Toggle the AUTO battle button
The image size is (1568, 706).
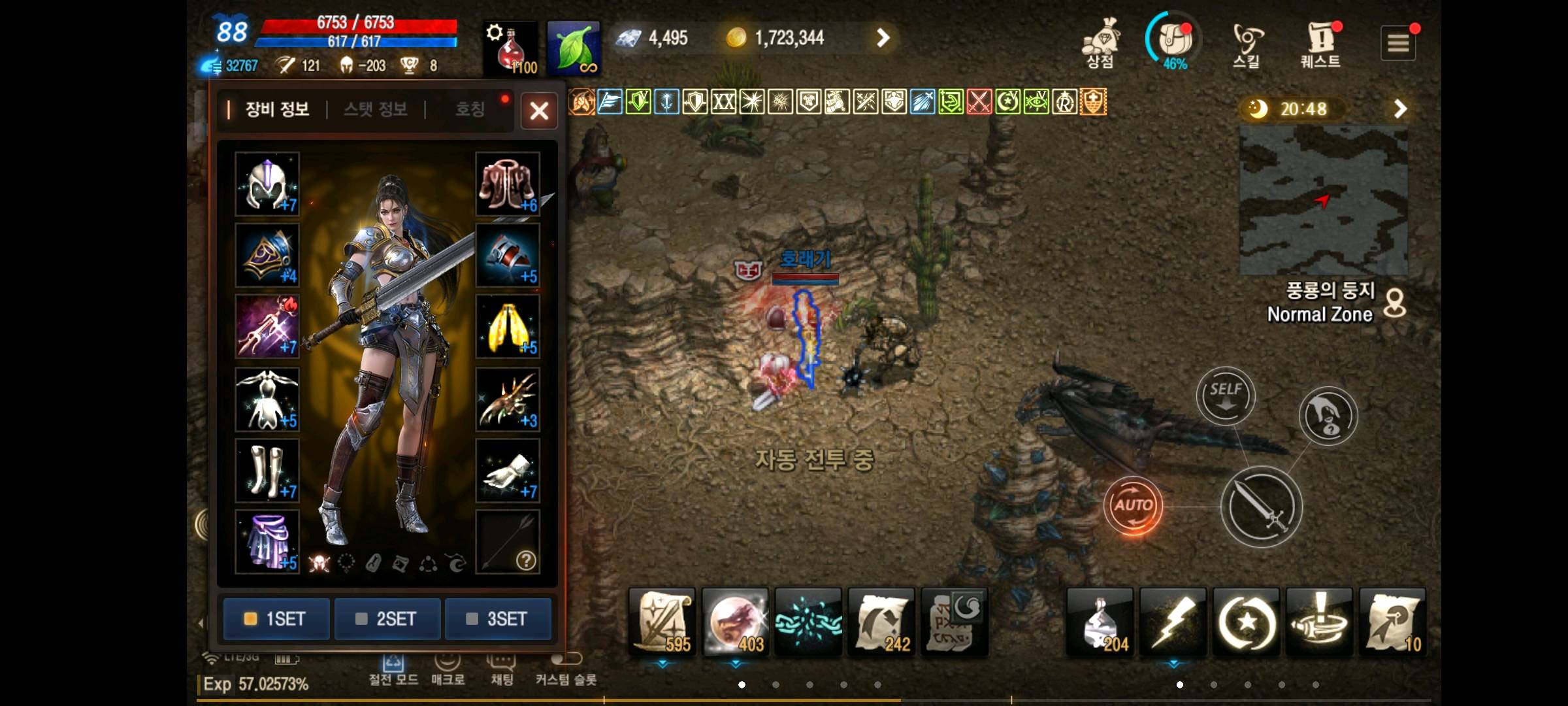click(1133, 505)
